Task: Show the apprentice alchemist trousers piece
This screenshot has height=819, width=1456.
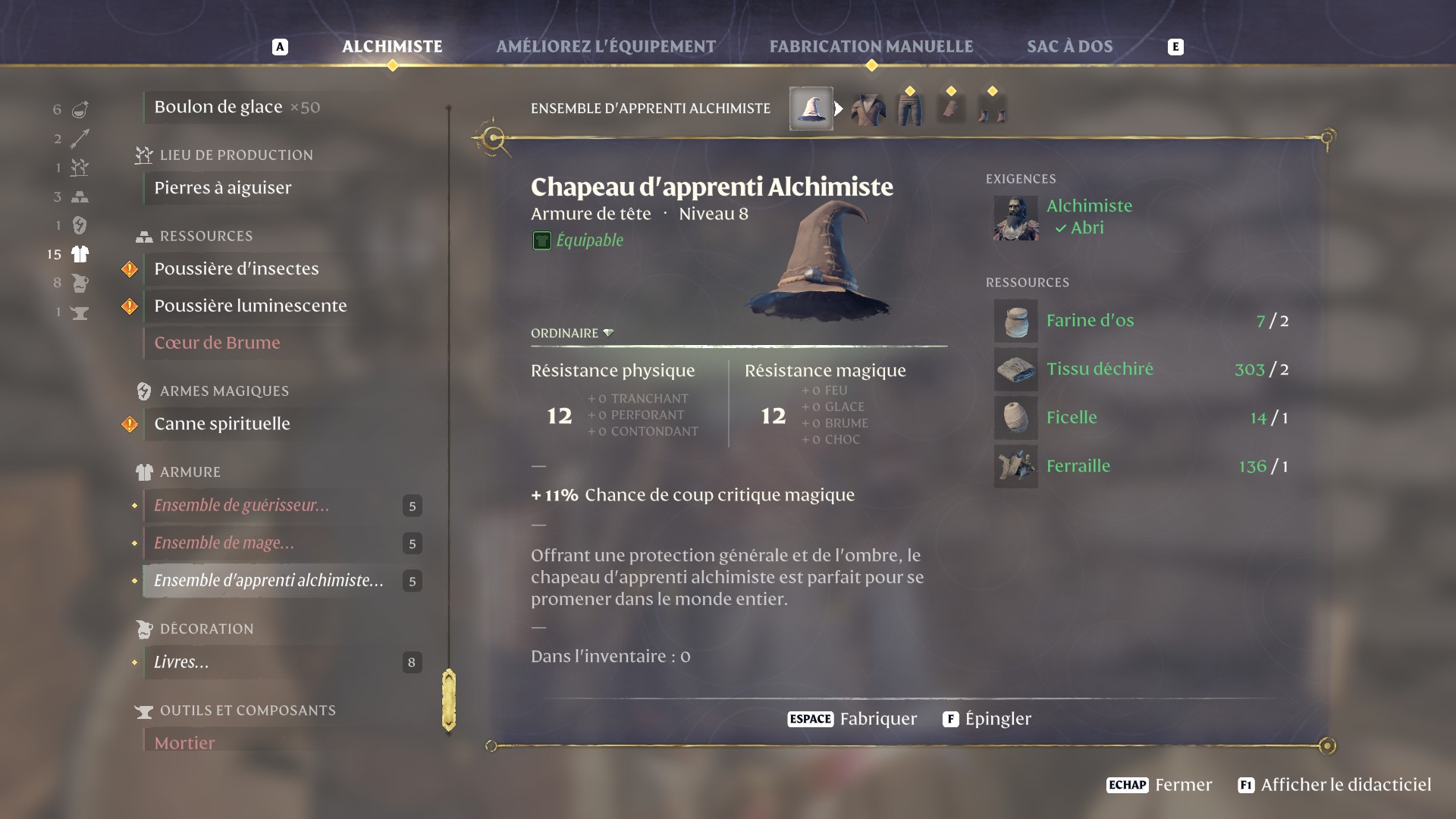Action: pyautogui.click(x=910, y=110)
